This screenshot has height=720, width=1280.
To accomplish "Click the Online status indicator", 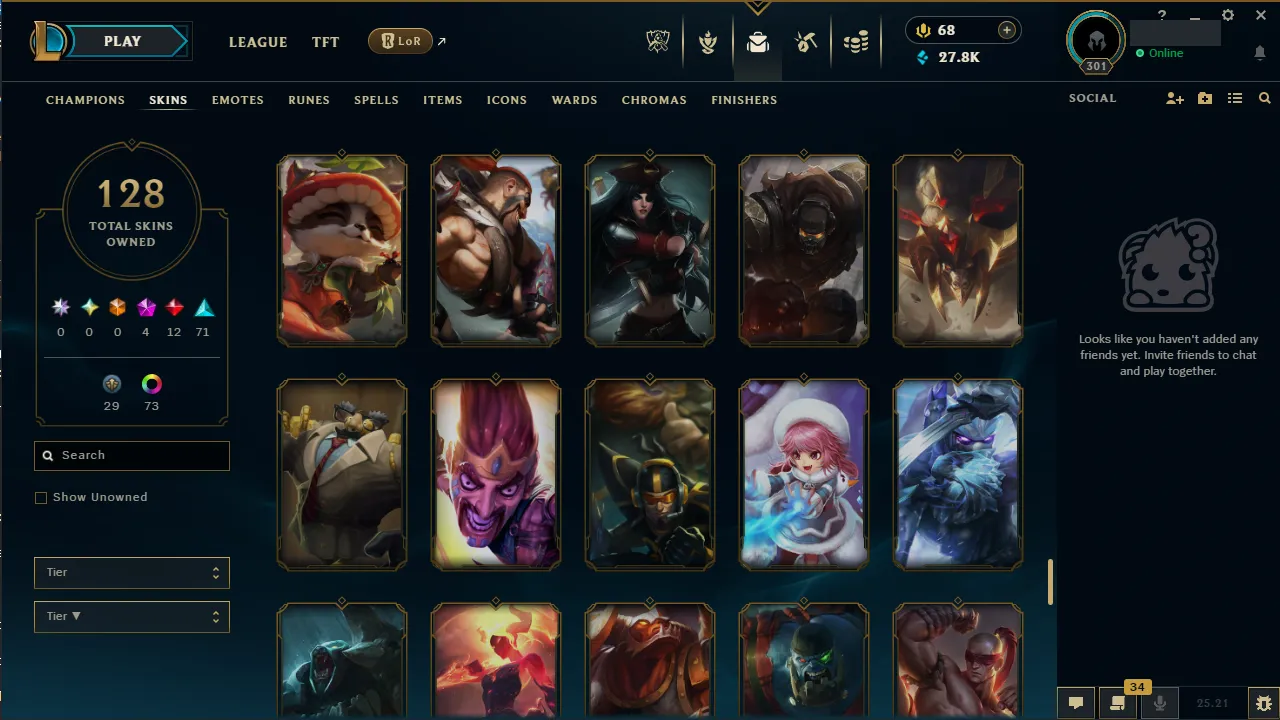I will pyautogui.click(x=1159, y=53).
